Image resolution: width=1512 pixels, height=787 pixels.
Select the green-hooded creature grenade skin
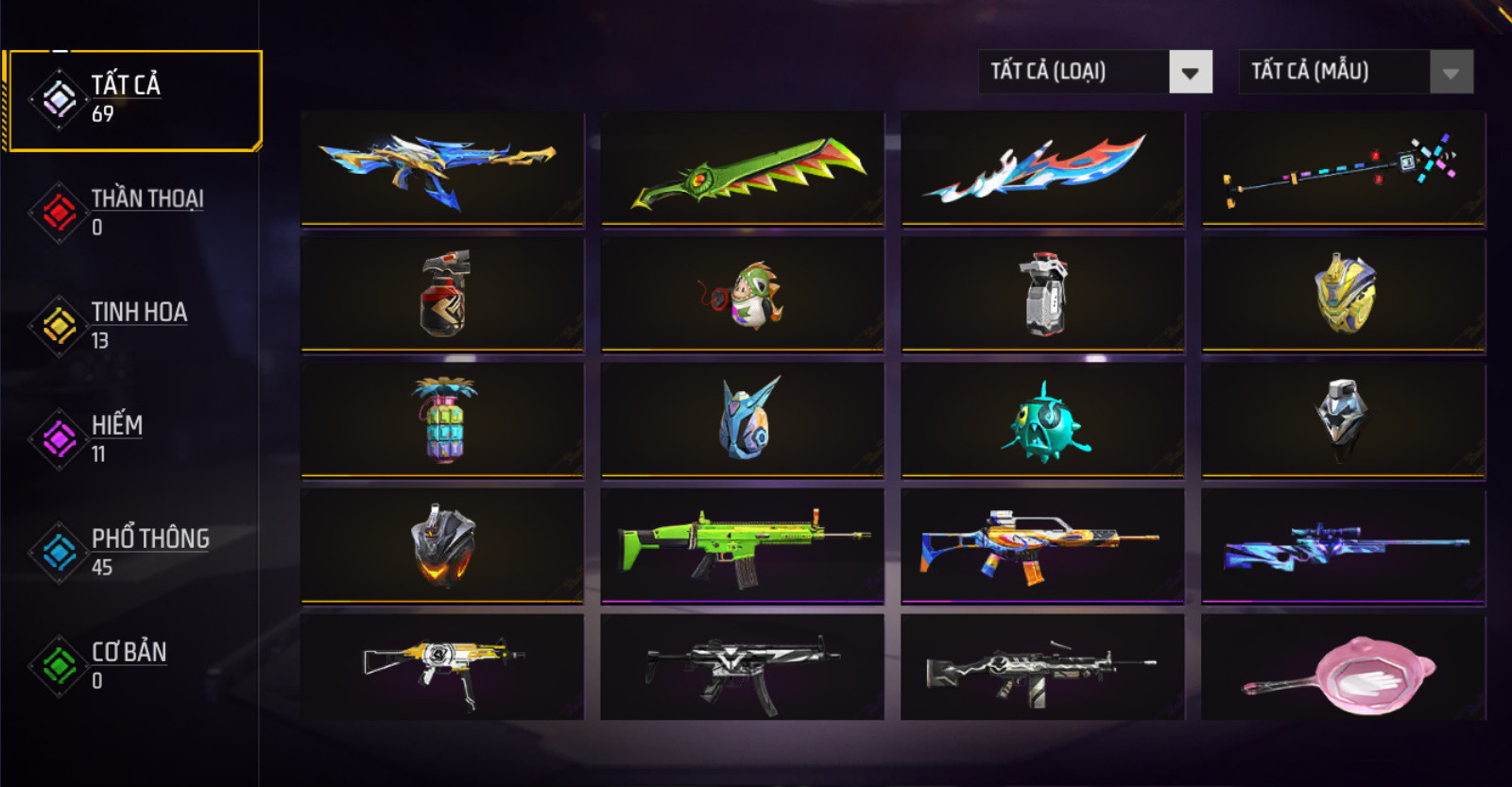coord(743,294)
